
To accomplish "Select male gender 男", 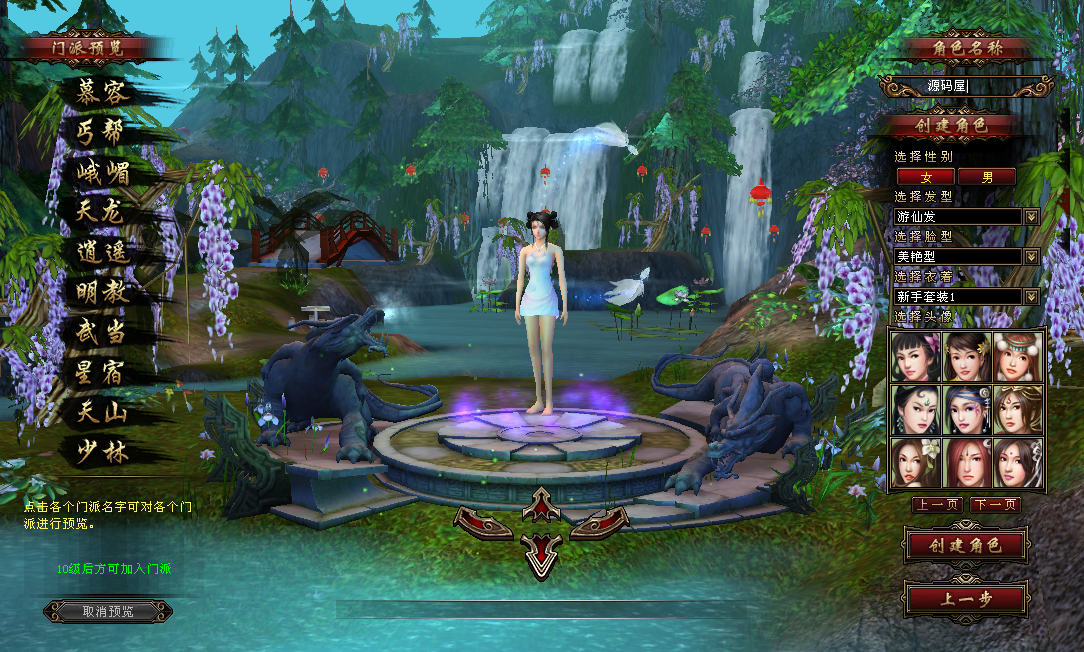I will click(987, 177).
